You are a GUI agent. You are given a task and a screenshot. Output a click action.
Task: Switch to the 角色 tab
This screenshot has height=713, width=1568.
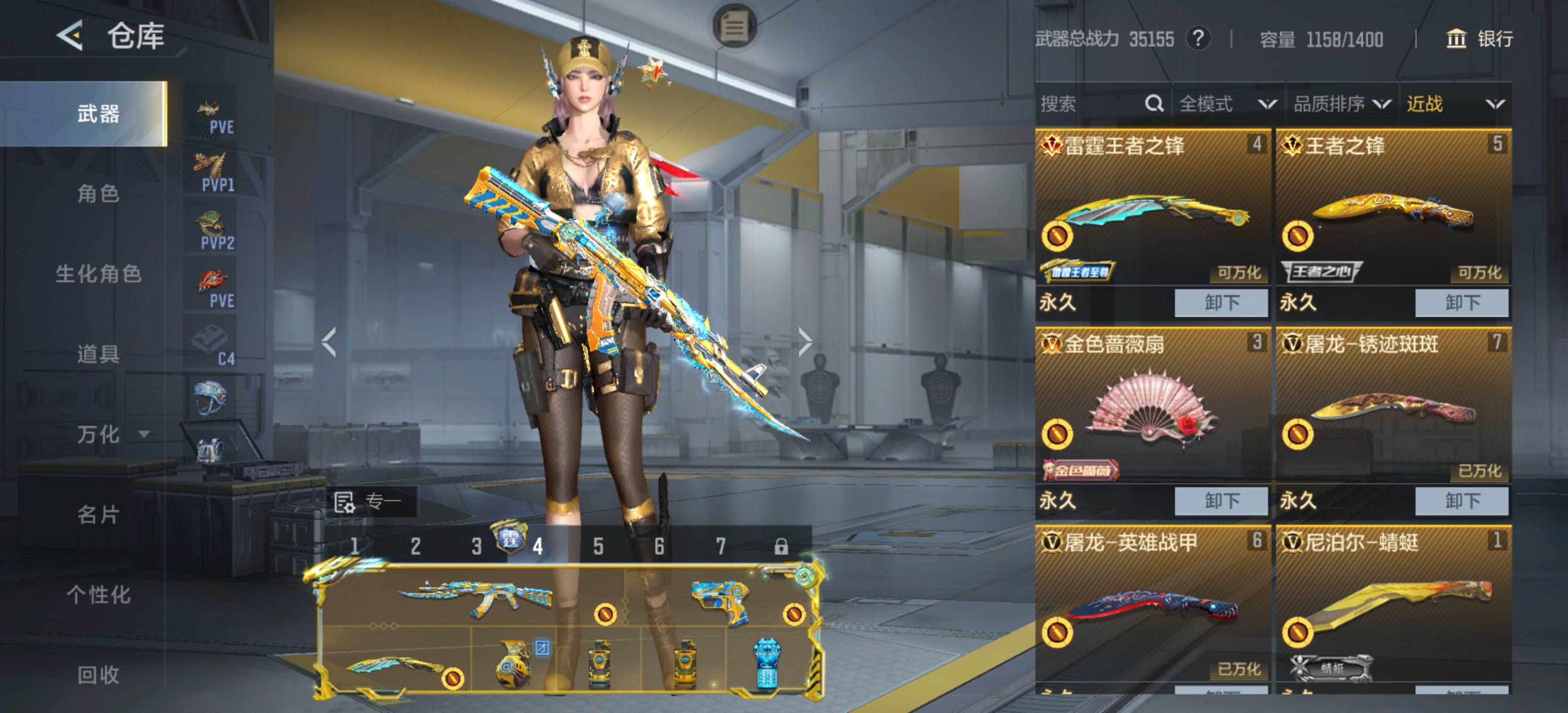(98, 194)
